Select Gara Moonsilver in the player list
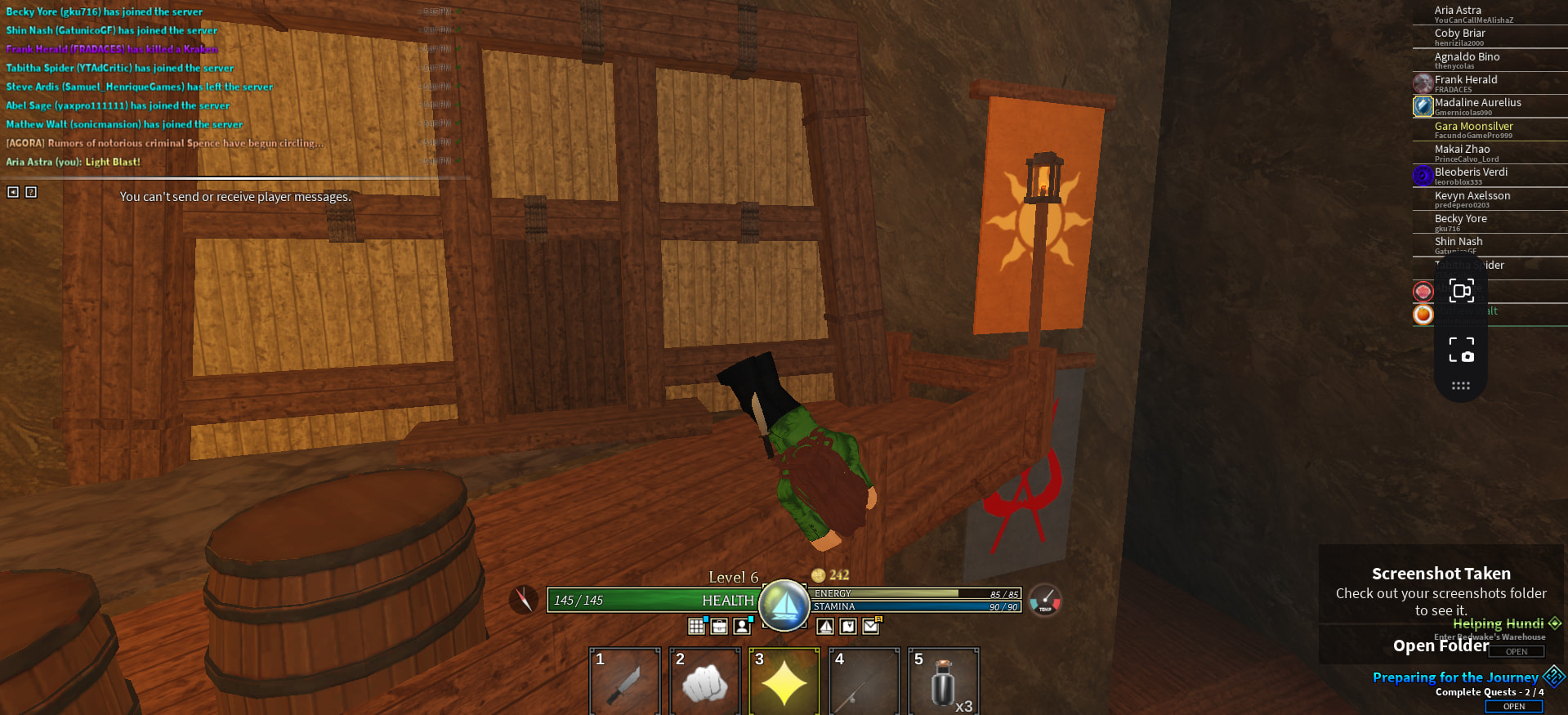Viewport: 1568px width, 715px height. pos(1473,127)
